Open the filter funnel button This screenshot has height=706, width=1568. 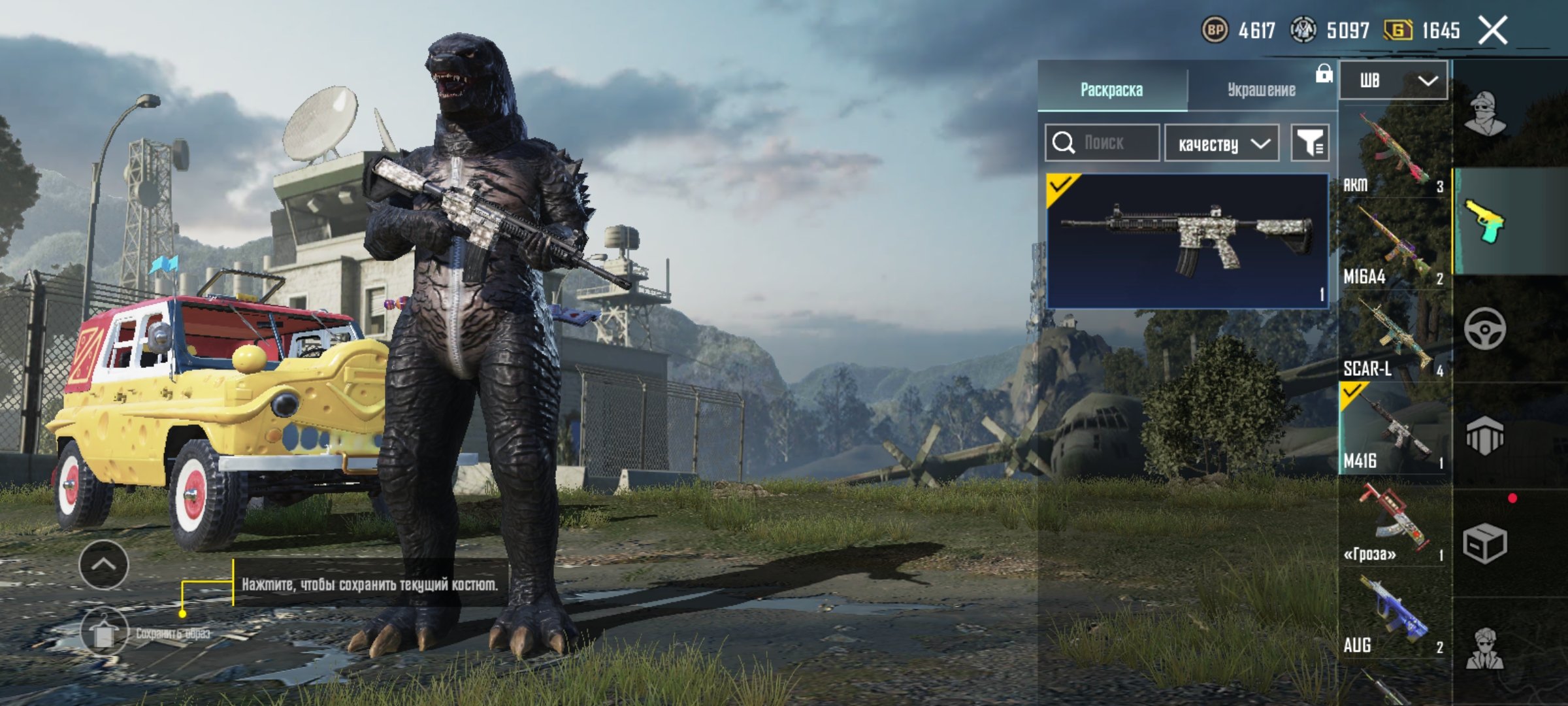pyautogui.click(x=1309, y=143)
